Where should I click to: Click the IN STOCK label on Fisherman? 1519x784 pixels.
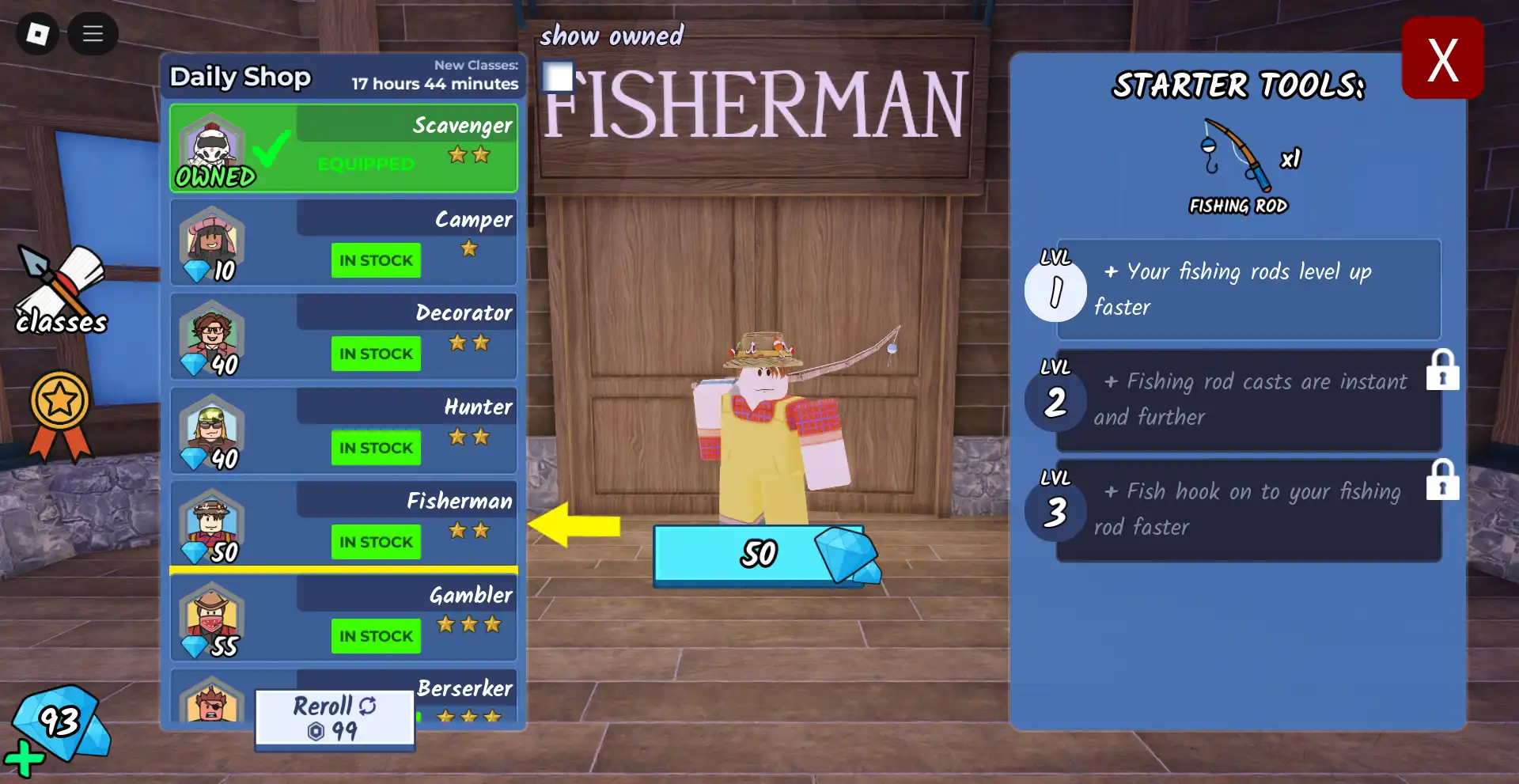(x=376, y=542)
